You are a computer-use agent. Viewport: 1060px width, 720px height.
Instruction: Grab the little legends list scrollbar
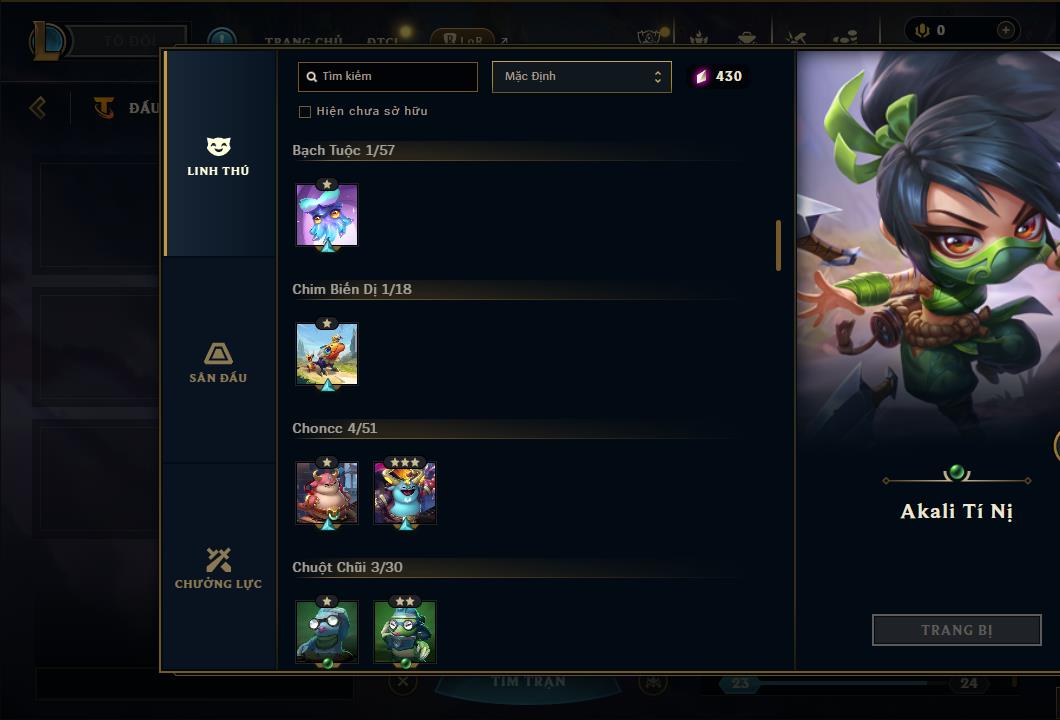tap(778, 245)
